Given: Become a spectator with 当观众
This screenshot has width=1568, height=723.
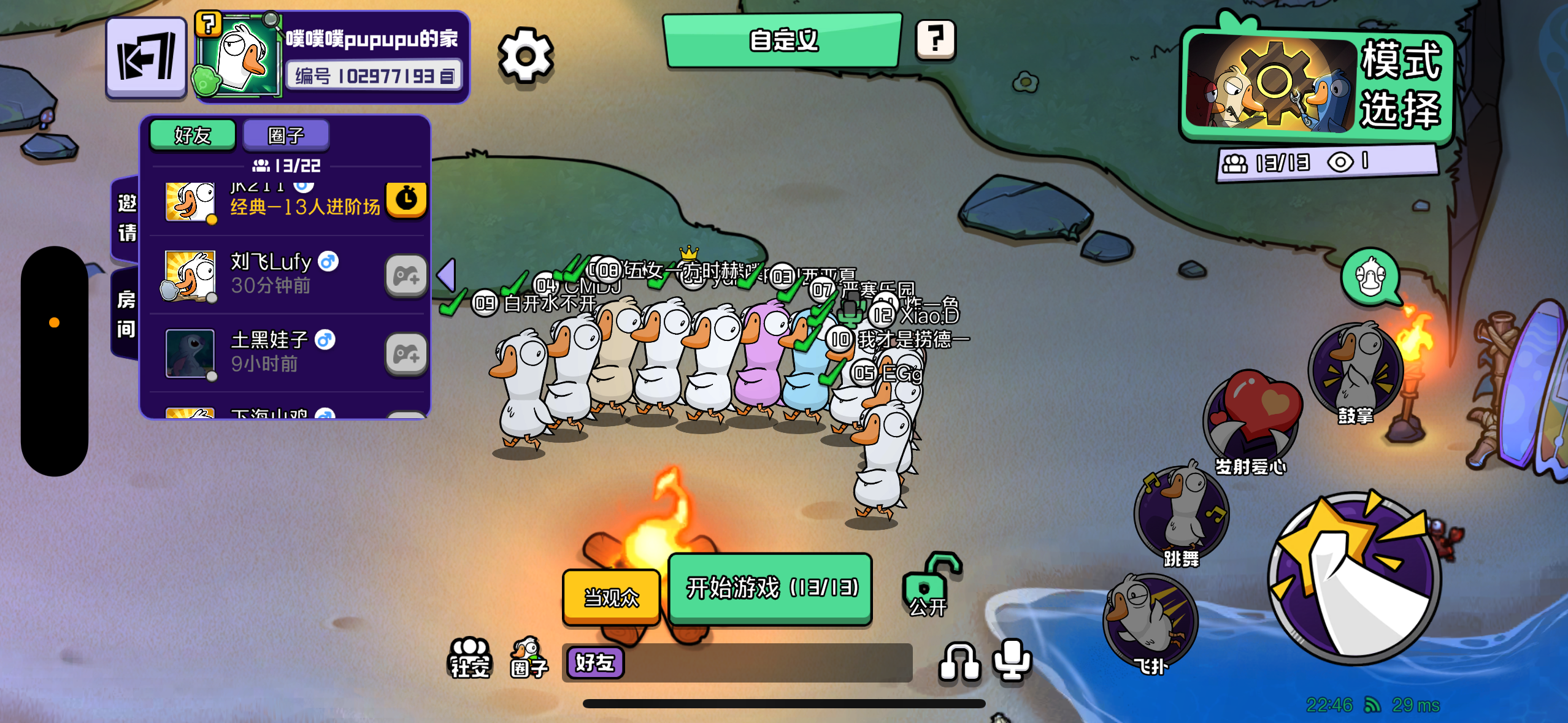Looking at the screenshot, I should pyautogui.click(x=611, y=597).
